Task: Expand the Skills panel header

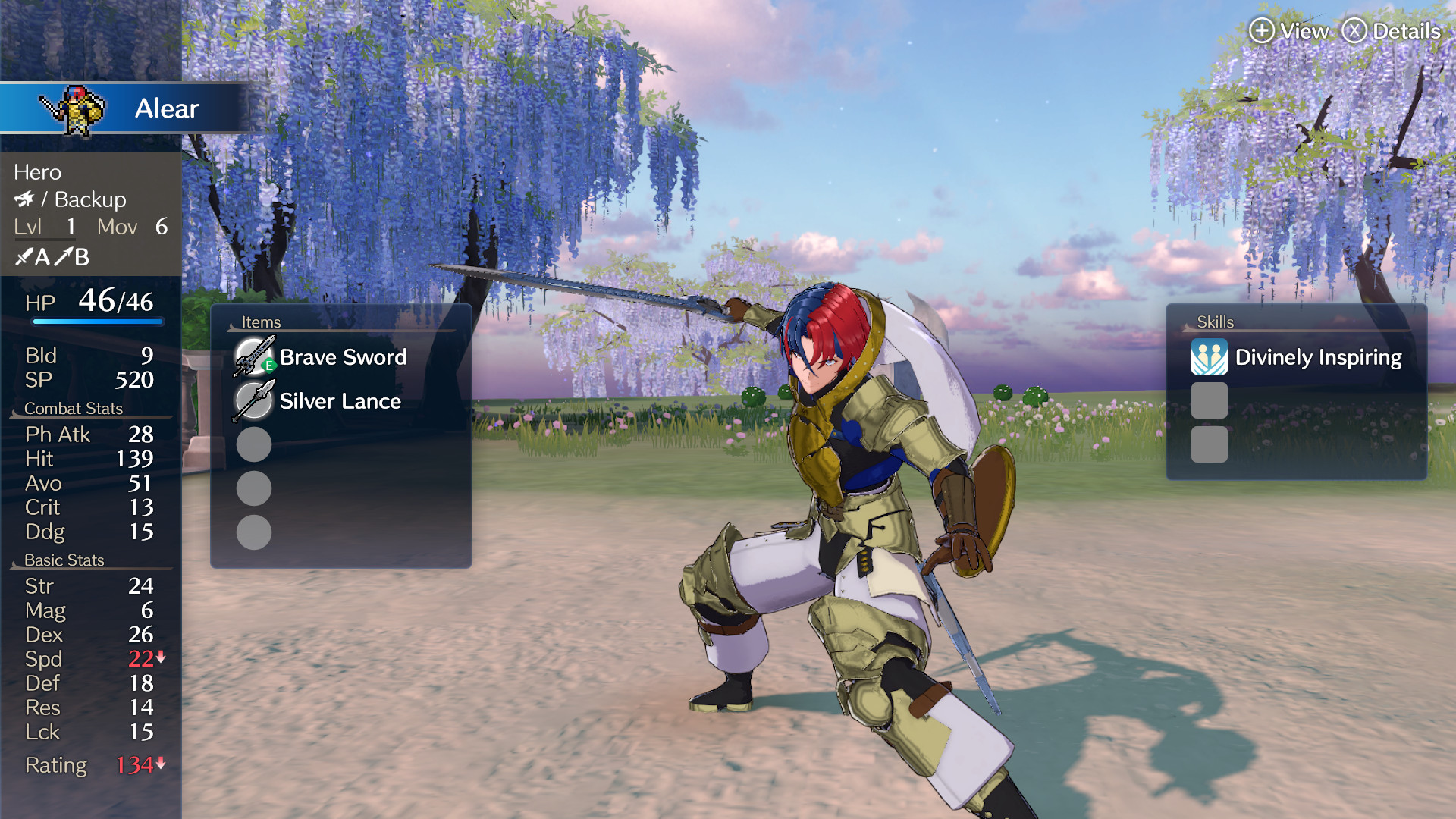Action: [x=1214, y=322]
